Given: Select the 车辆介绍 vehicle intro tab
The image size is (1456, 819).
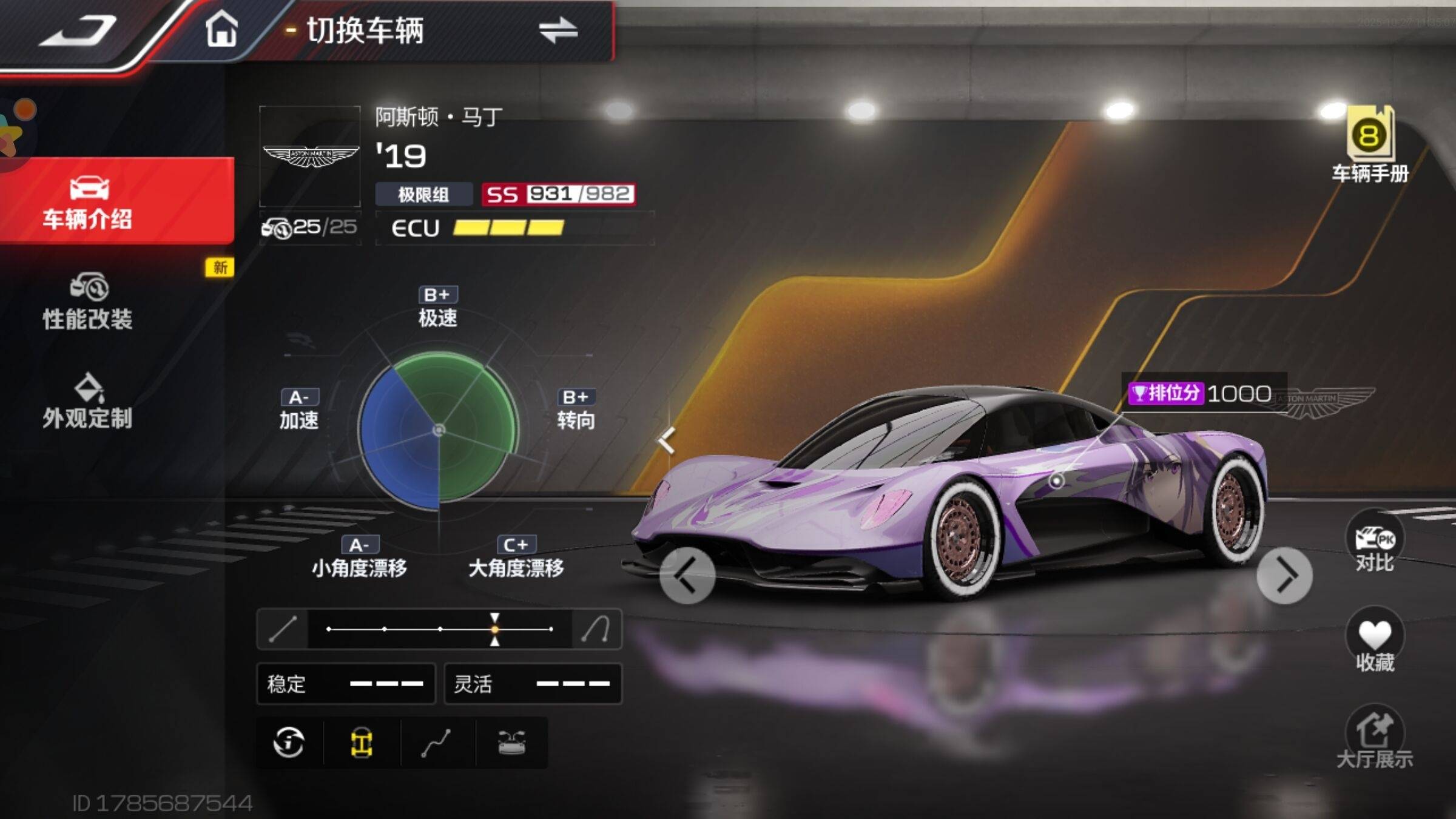Looking at the screenshot, I should (88, 203).
